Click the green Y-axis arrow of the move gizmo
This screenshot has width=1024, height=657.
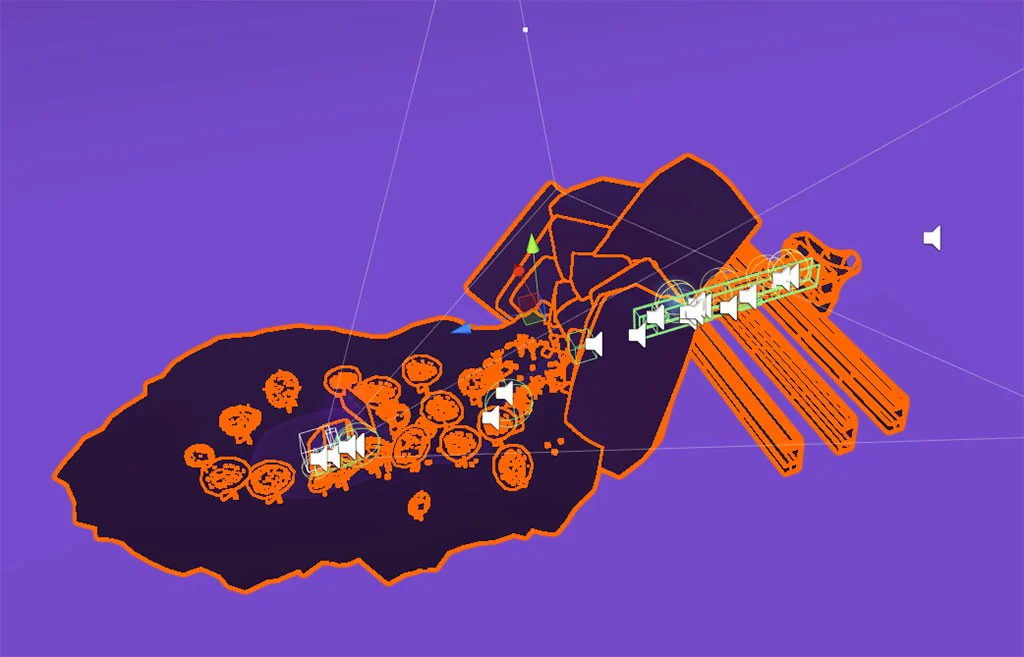click(533, 244)
